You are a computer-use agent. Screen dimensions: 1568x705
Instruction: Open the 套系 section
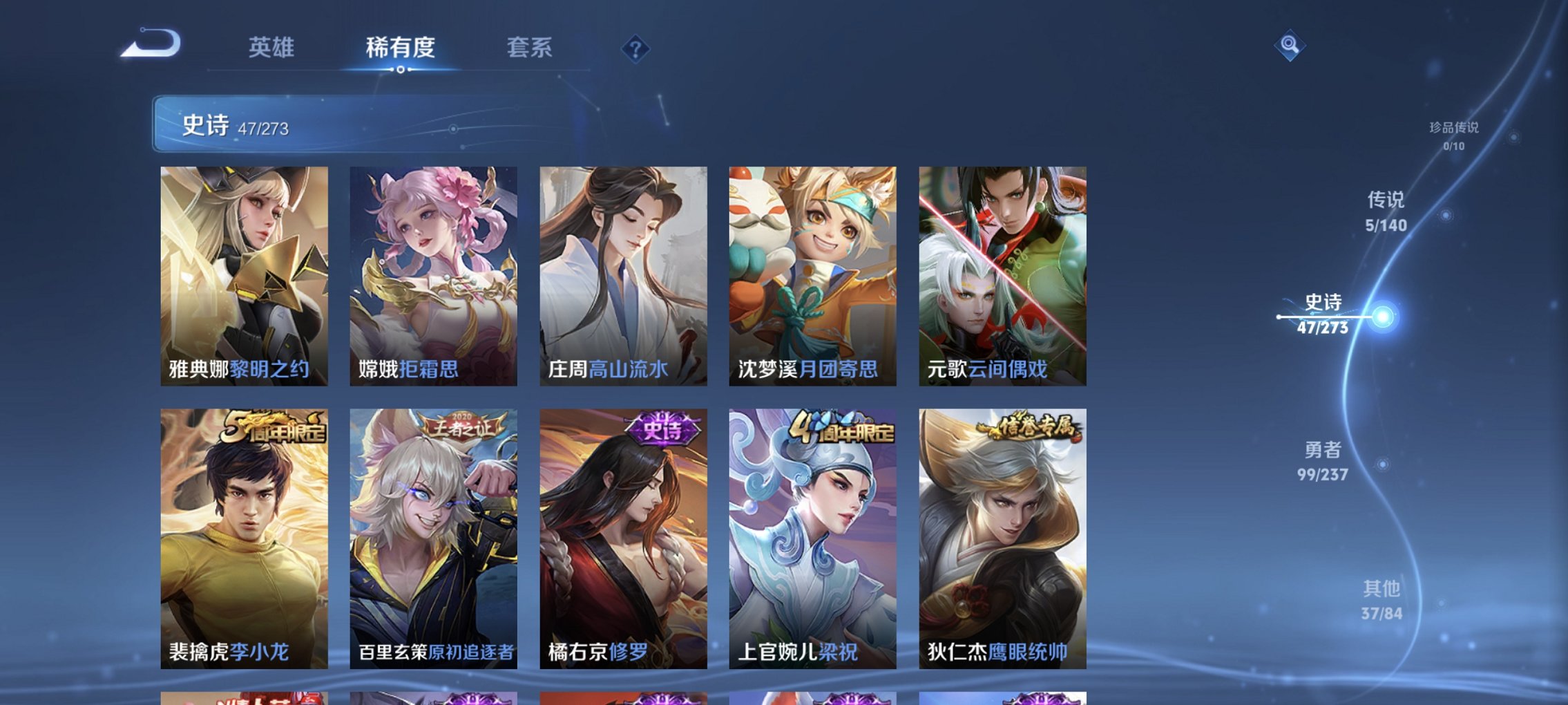click(x=529, y=48)
